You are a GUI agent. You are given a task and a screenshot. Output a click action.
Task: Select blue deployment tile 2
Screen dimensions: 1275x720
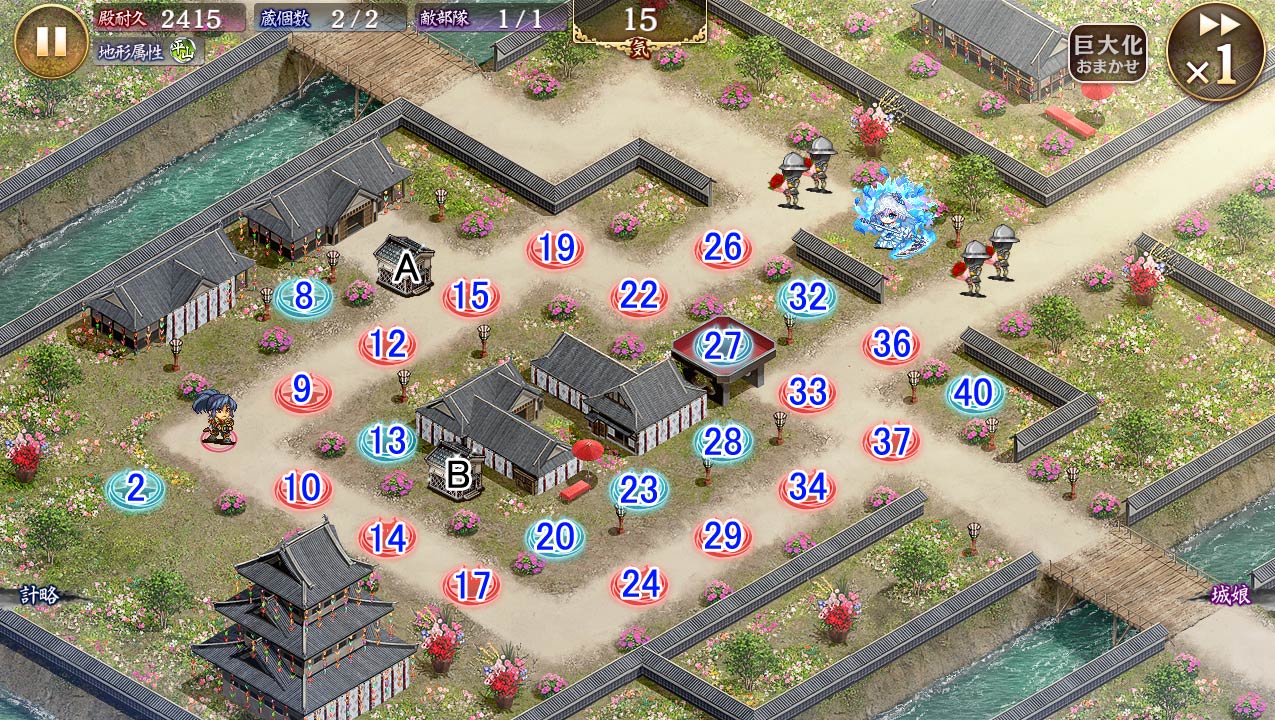tap(136, 489)
